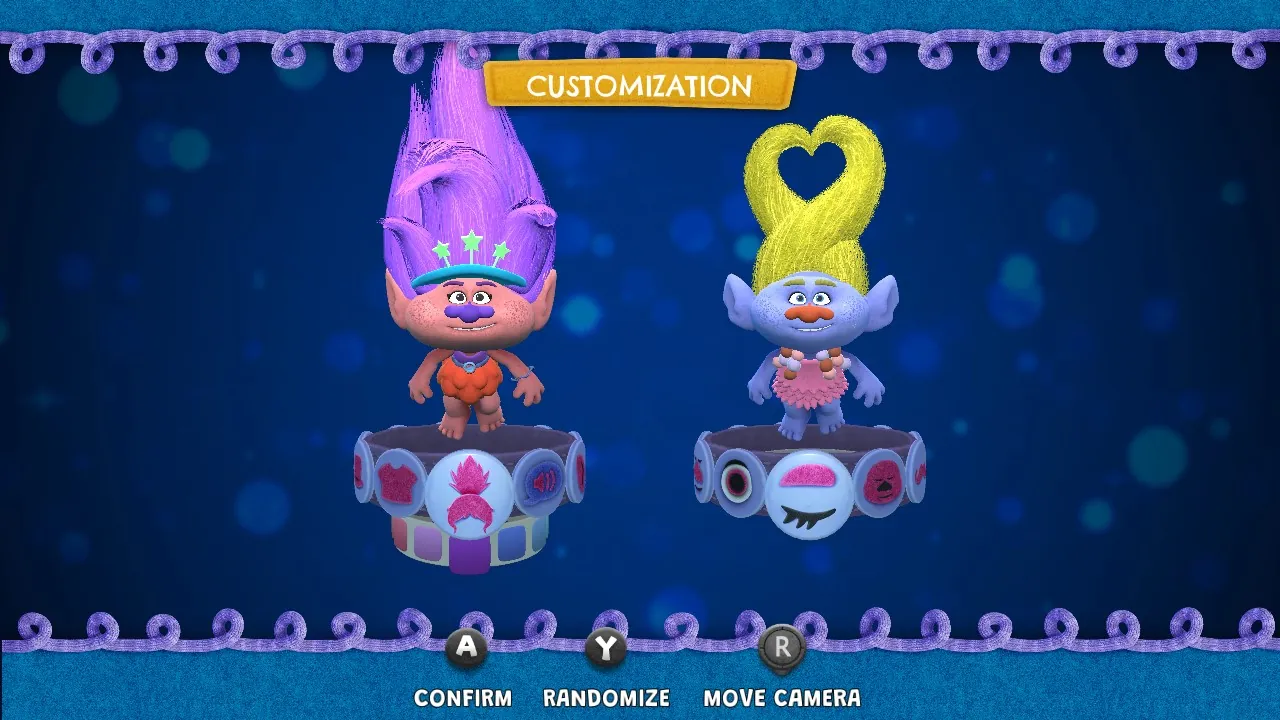Click the Confirm label
Viewport: 1280px width, 720px height.
pyautogui.click(x=462, y=698)
